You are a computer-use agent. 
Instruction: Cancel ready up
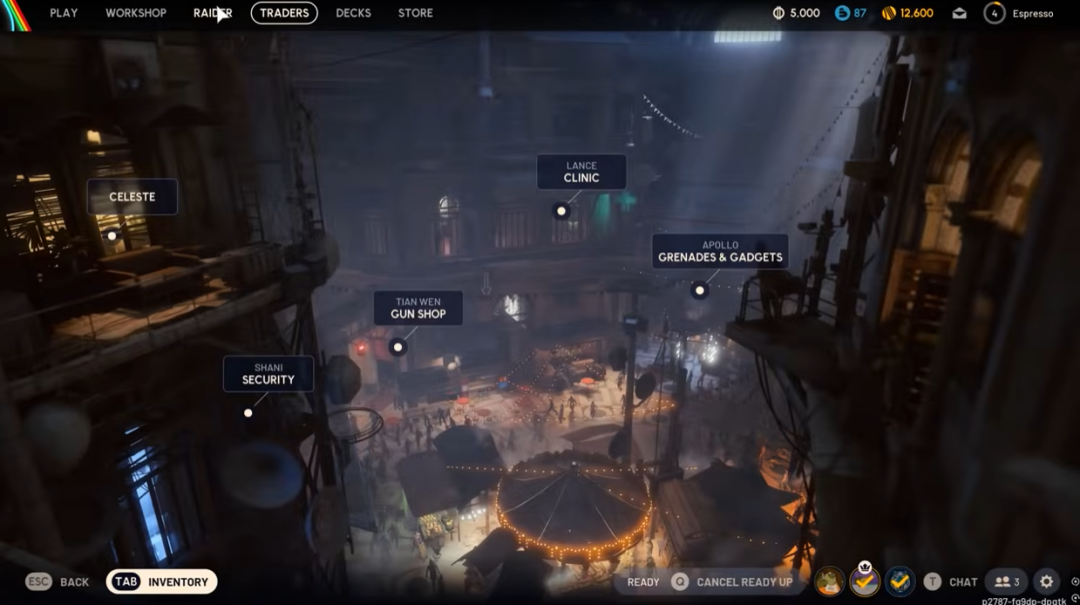click(x=733, y=582)
